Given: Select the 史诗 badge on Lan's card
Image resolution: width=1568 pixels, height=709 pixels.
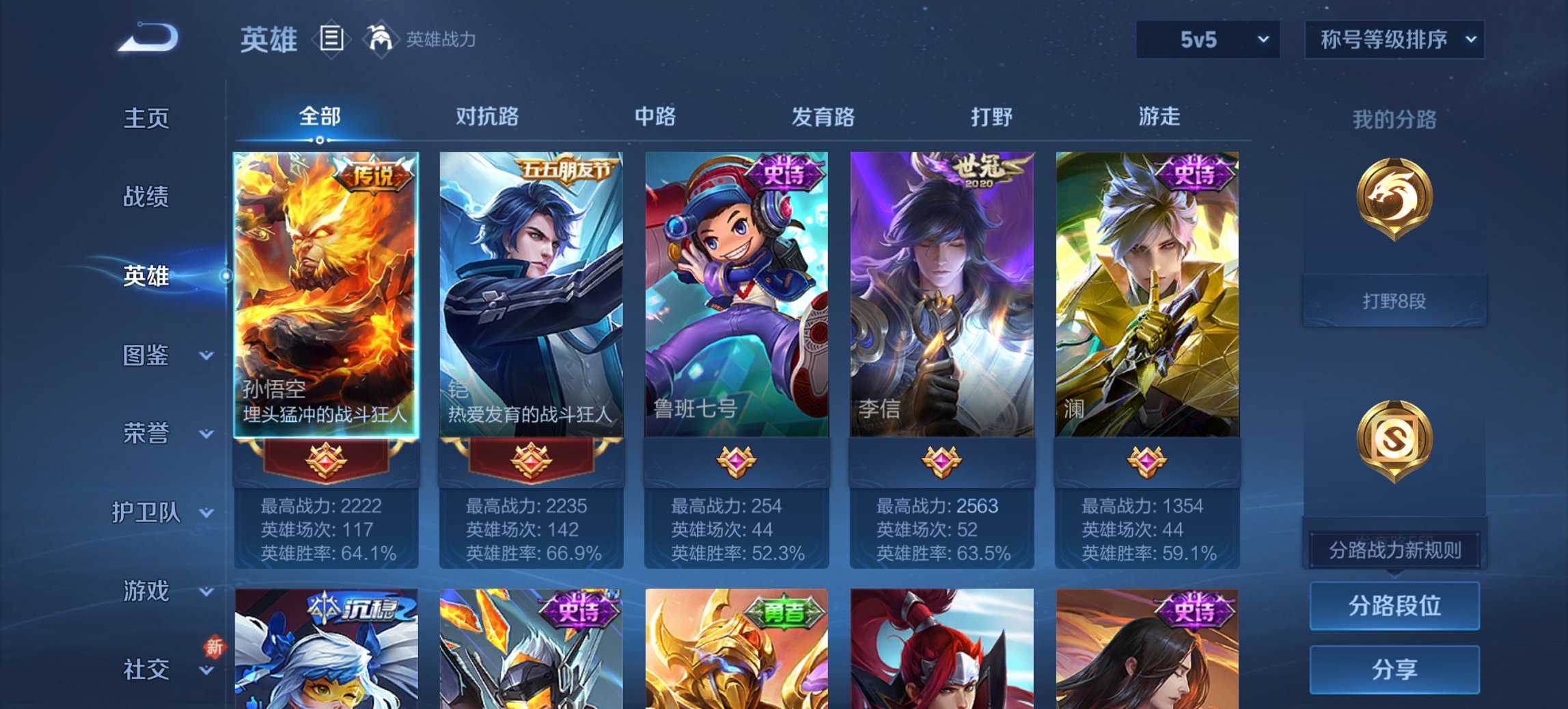Looking at the screenshot, I should (1196, 172).
